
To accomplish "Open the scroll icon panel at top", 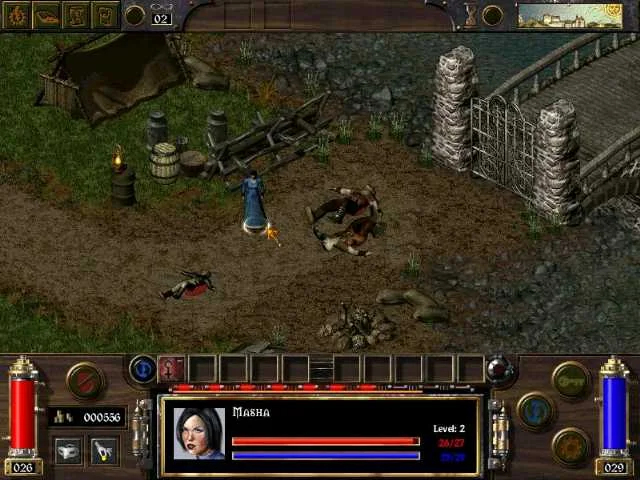I will click(x=105, y=15).
